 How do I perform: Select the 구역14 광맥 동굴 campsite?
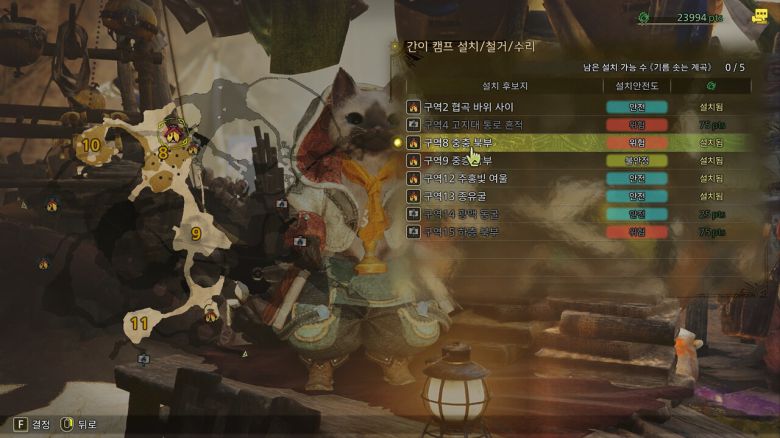(x=468, y=214)
